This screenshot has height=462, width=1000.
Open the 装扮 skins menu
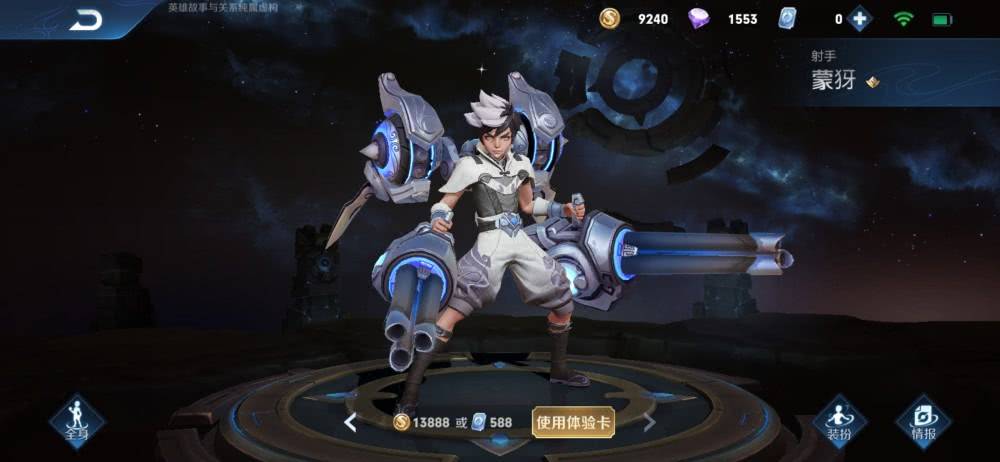click(x=838, y=421)
